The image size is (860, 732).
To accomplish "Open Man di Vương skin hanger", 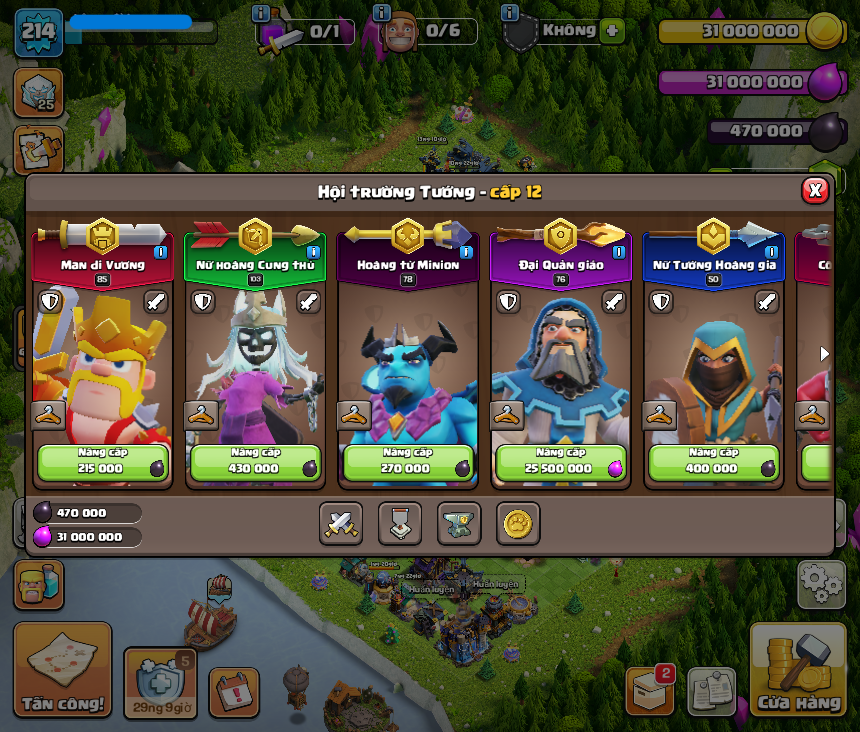I will [x=49, y=415].
